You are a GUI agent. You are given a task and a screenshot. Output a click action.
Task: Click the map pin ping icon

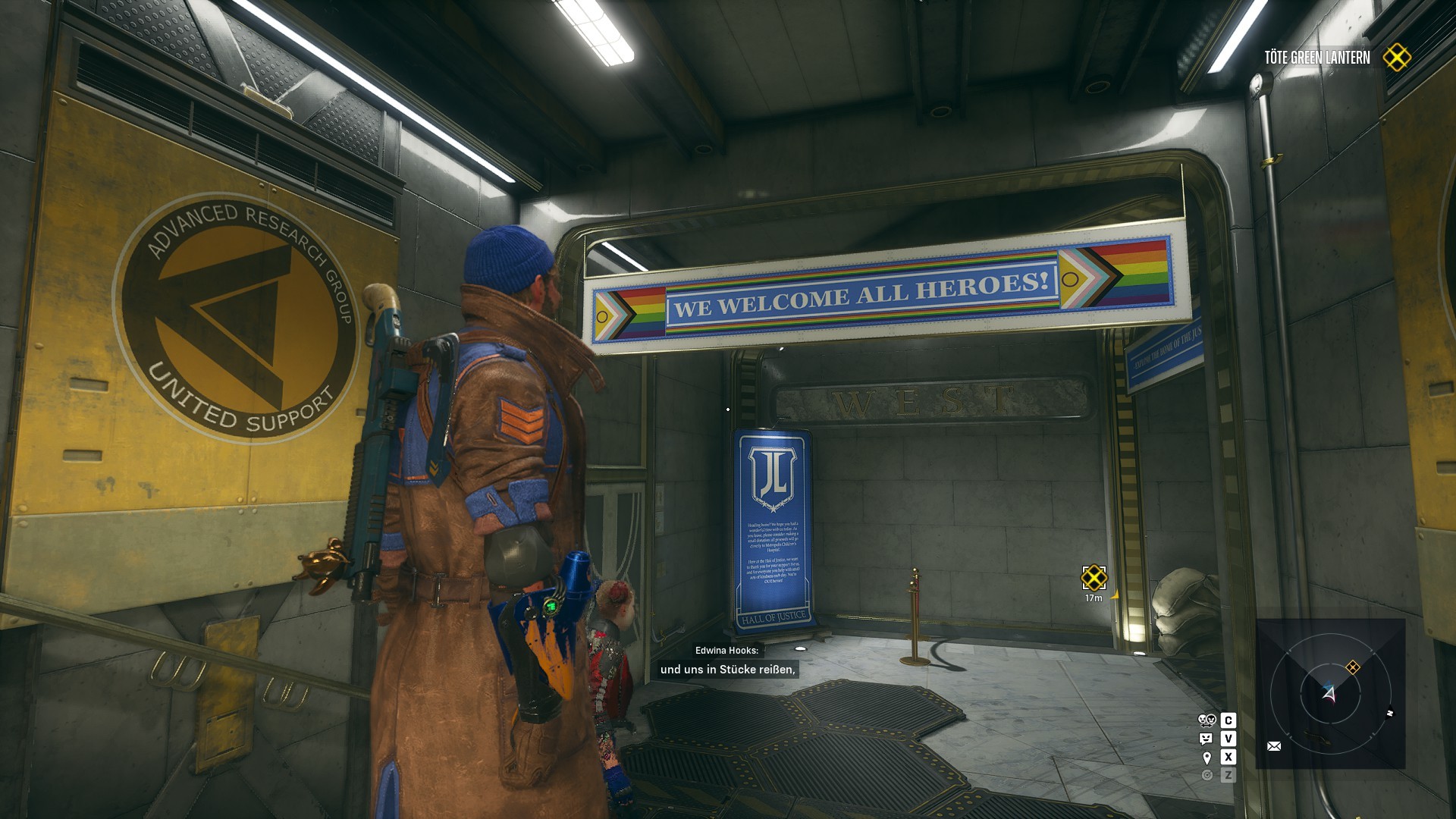pyautogui.click(x=1207, y=758)
